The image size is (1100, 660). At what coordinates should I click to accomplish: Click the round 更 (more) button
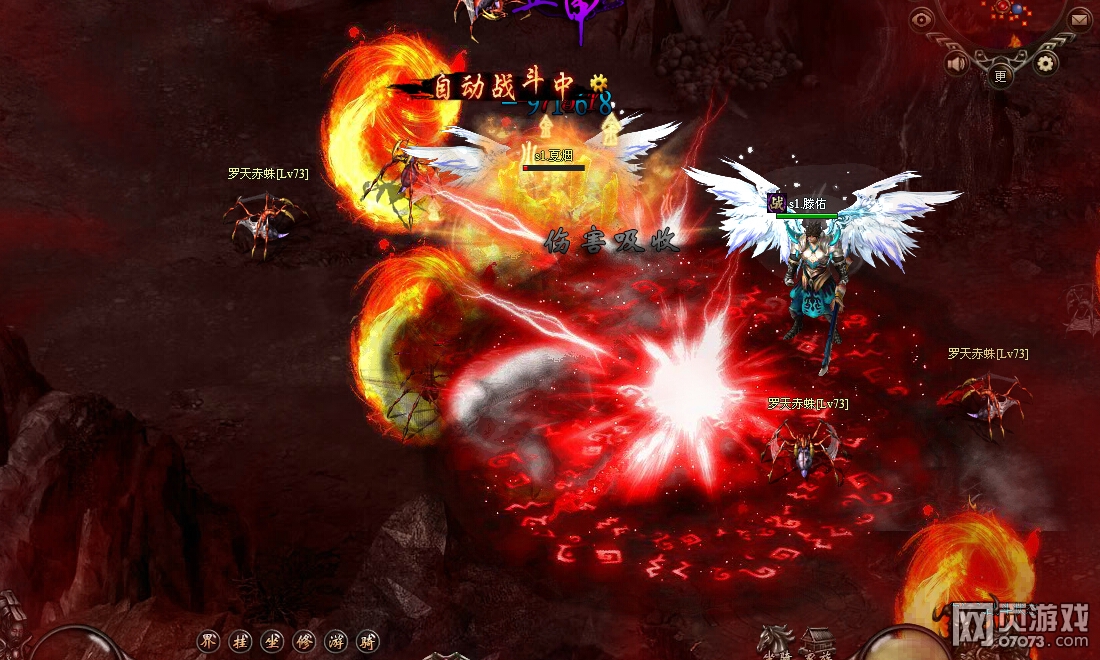click(1001, 74)
